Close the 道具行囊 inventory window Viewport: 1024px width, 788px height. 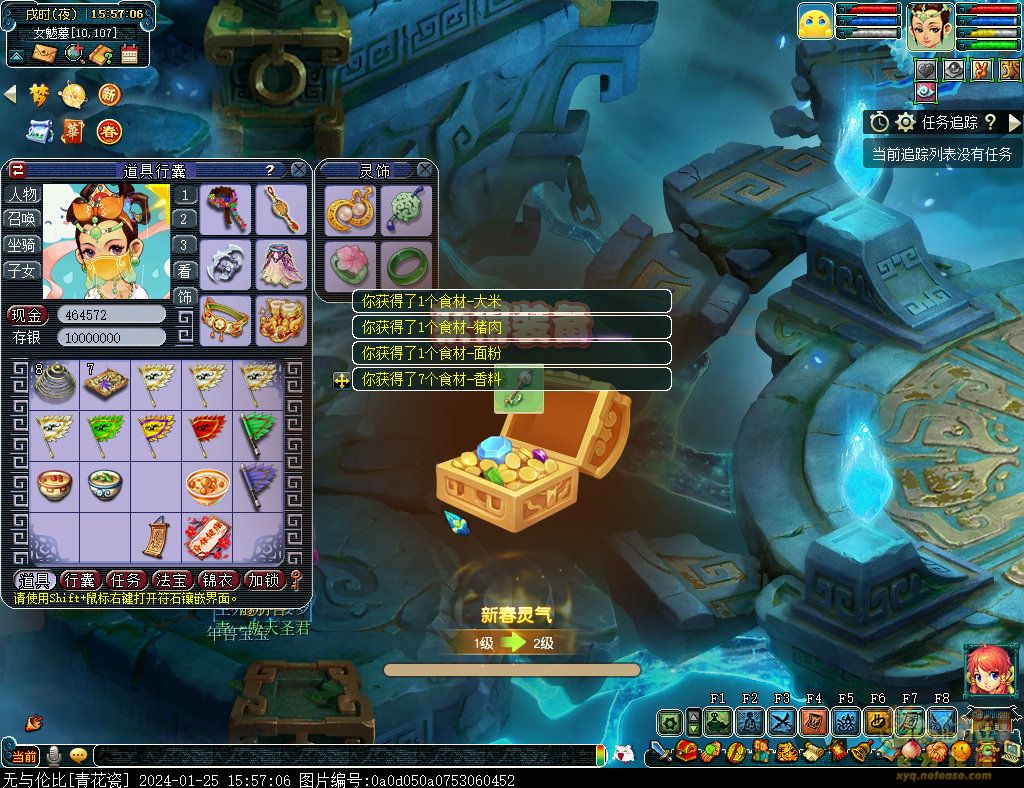298,170
